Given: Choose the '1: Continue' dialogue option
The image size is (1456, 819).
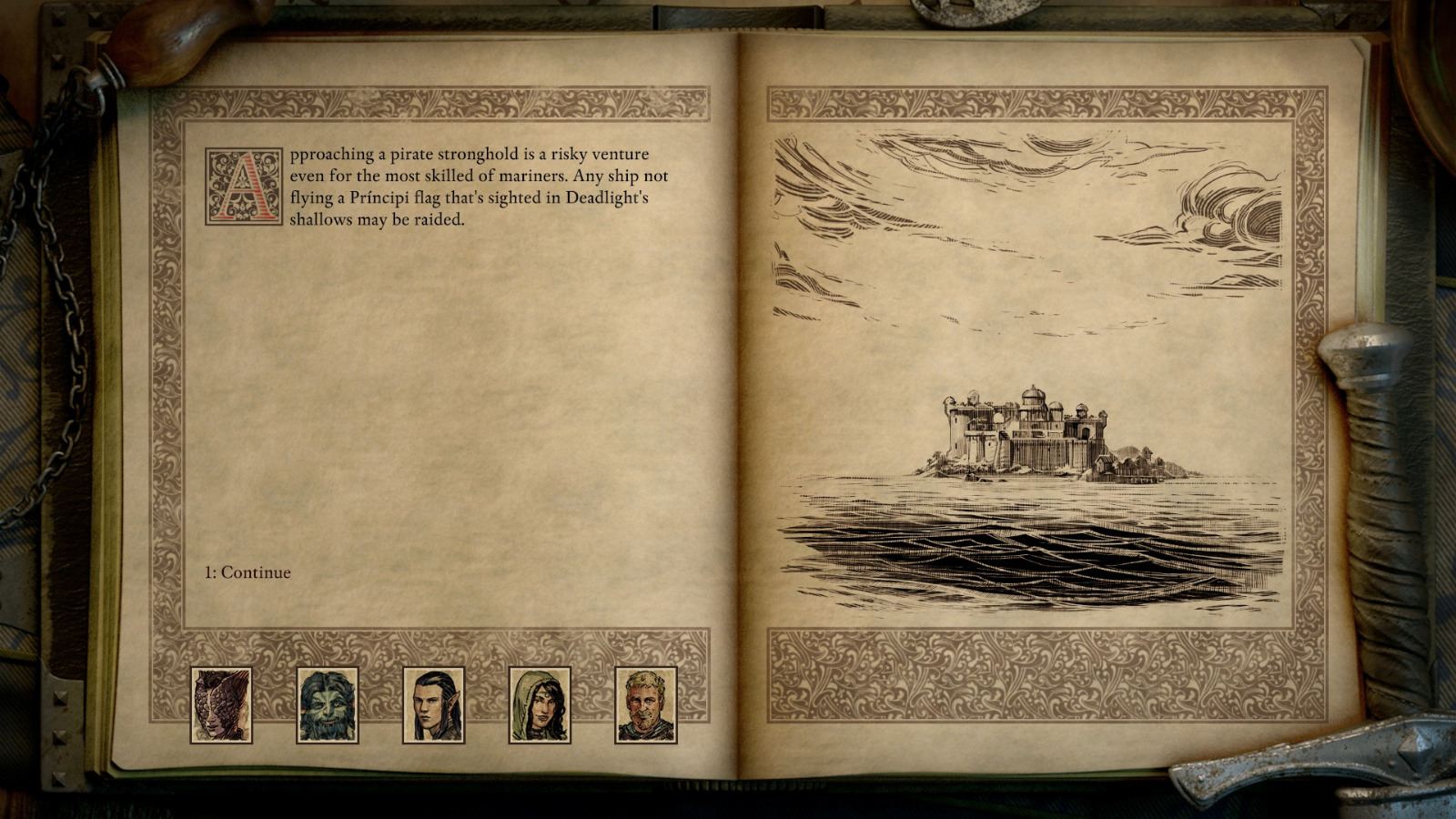Looking at the screenshot, I should coord(246,572).
